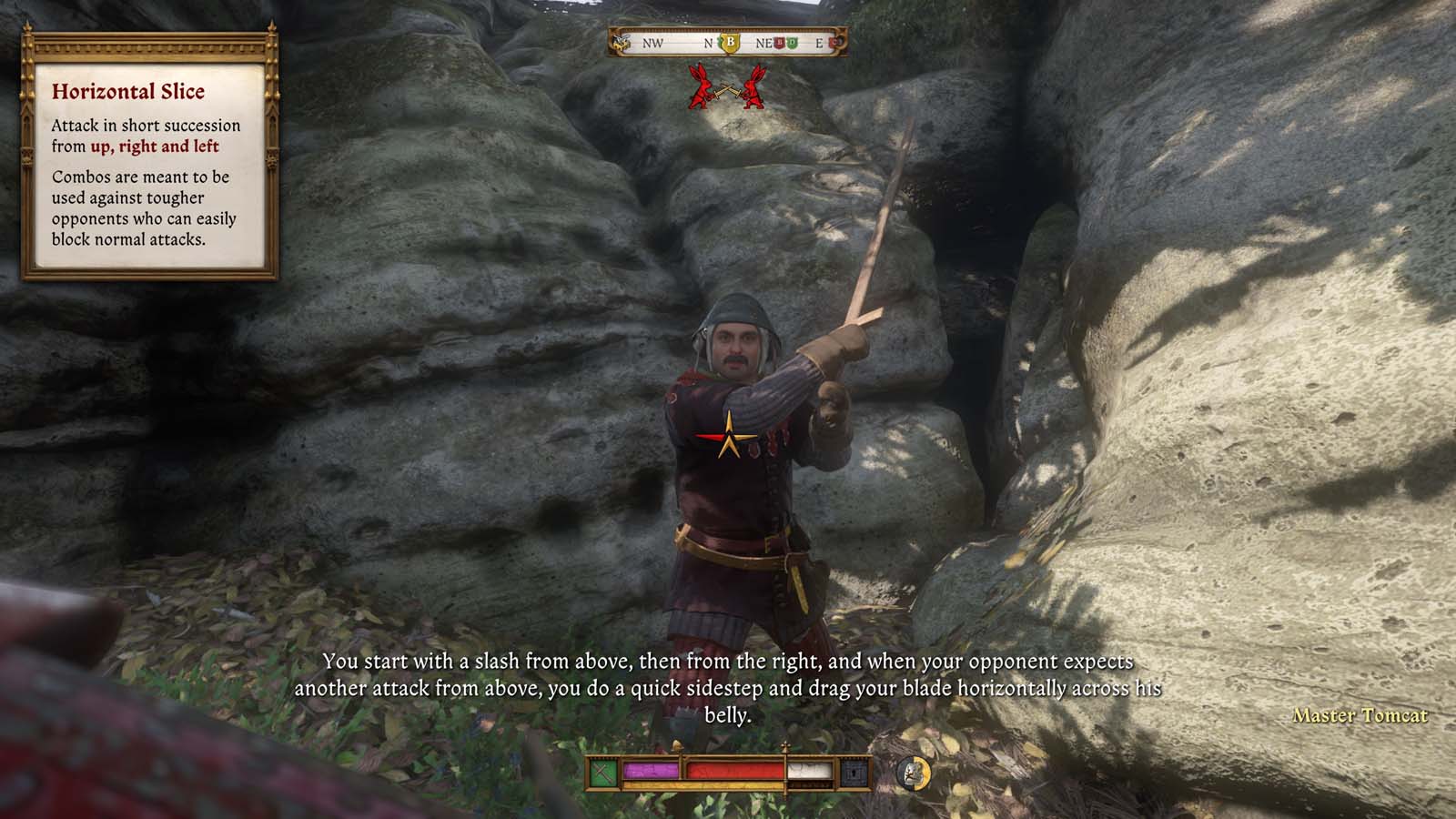Click the purple stamina bar segment
This screenshot has width=1456, height=819.
pos(650,769)
